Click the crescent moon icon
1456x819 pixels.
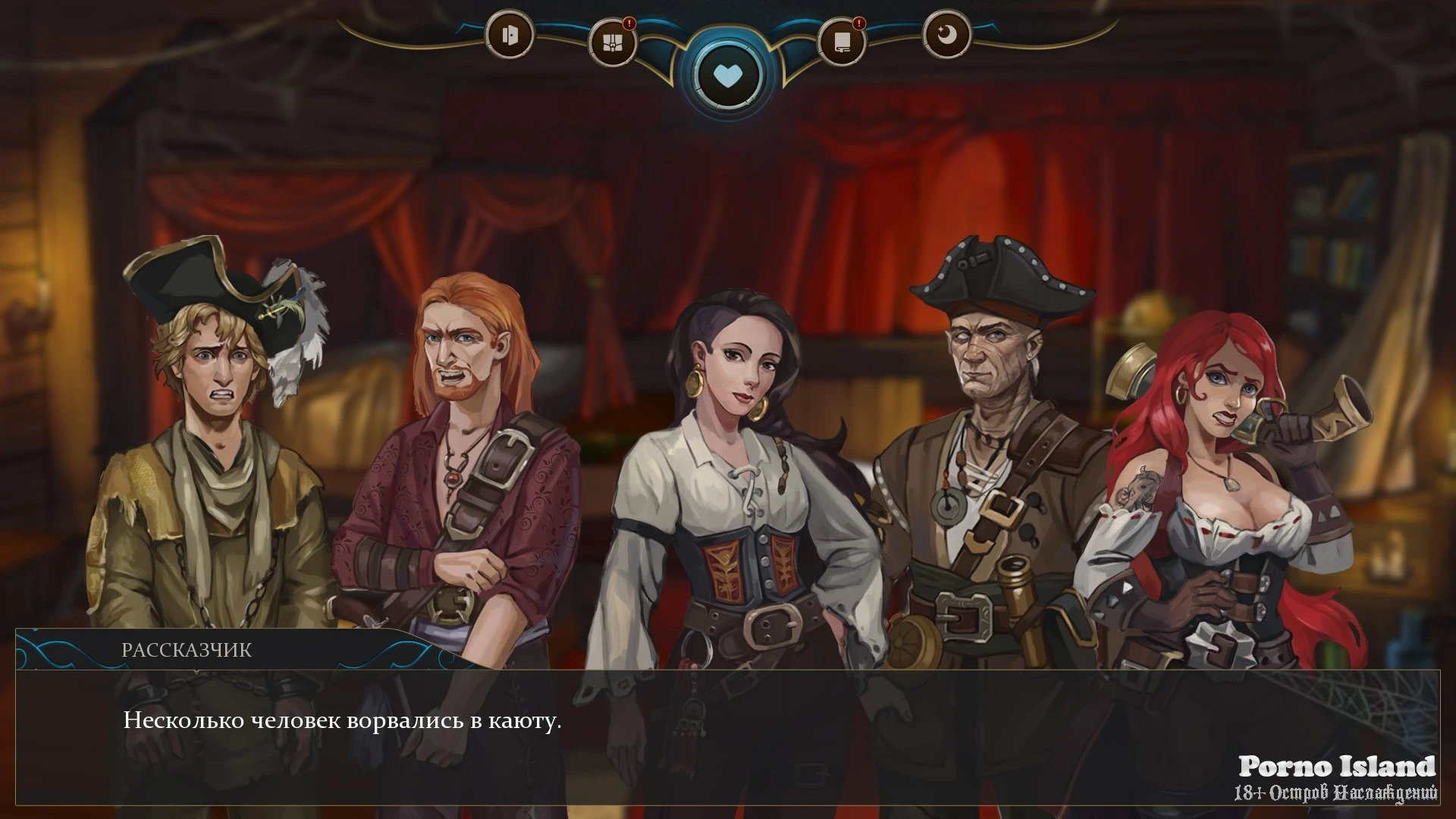pos(946,35)
